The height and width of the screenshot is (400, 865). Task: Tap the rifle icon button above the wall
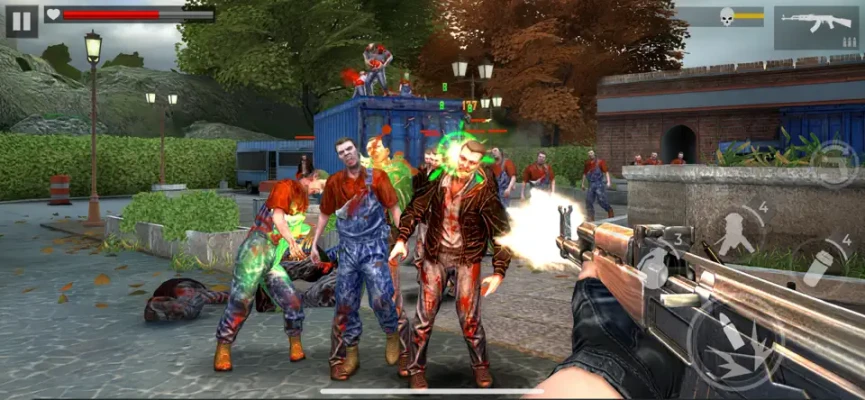pos(834,162)
